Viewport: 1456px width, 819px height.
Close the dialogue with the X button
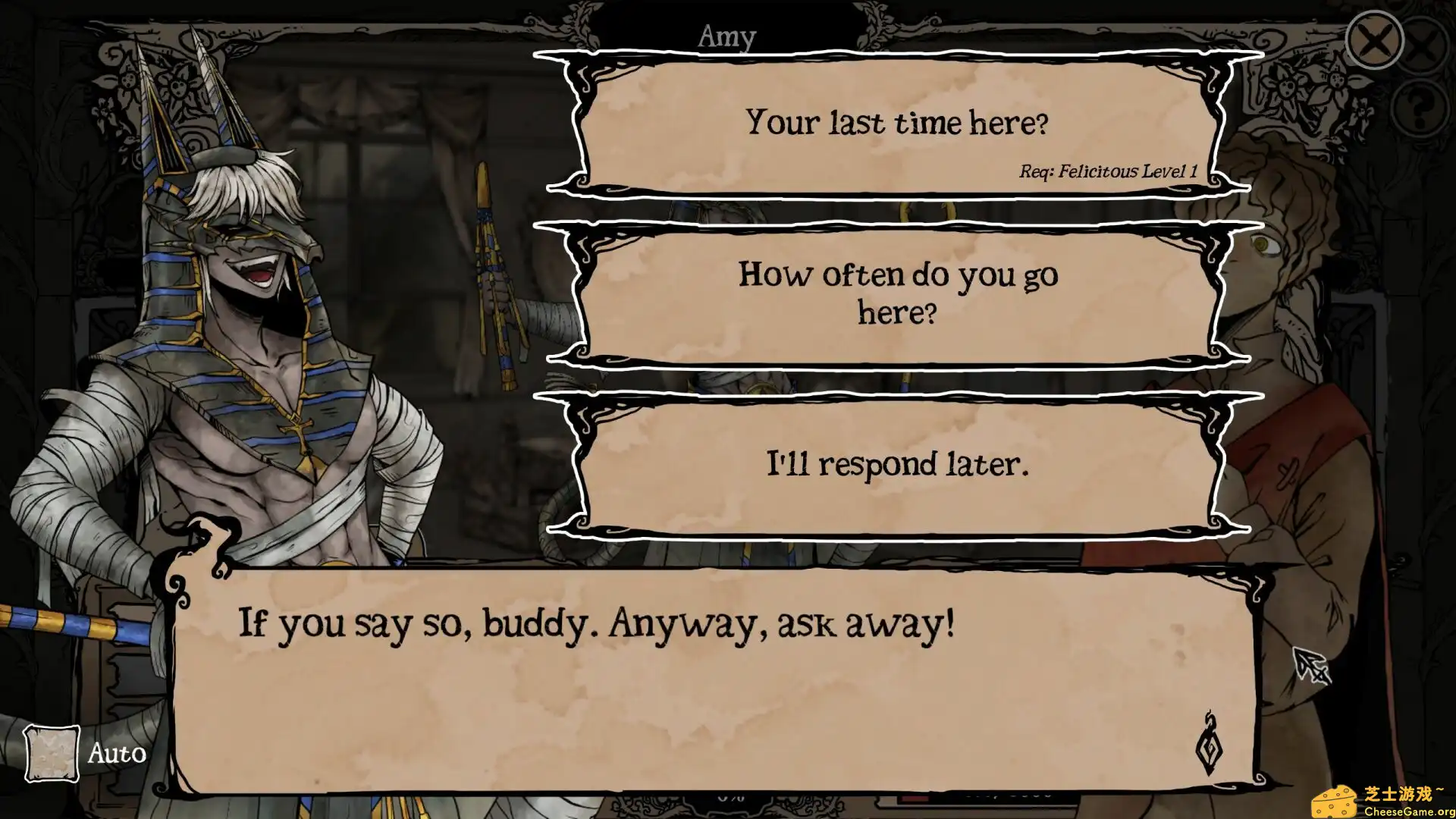pyautogui.click(x=1373, y=41)
